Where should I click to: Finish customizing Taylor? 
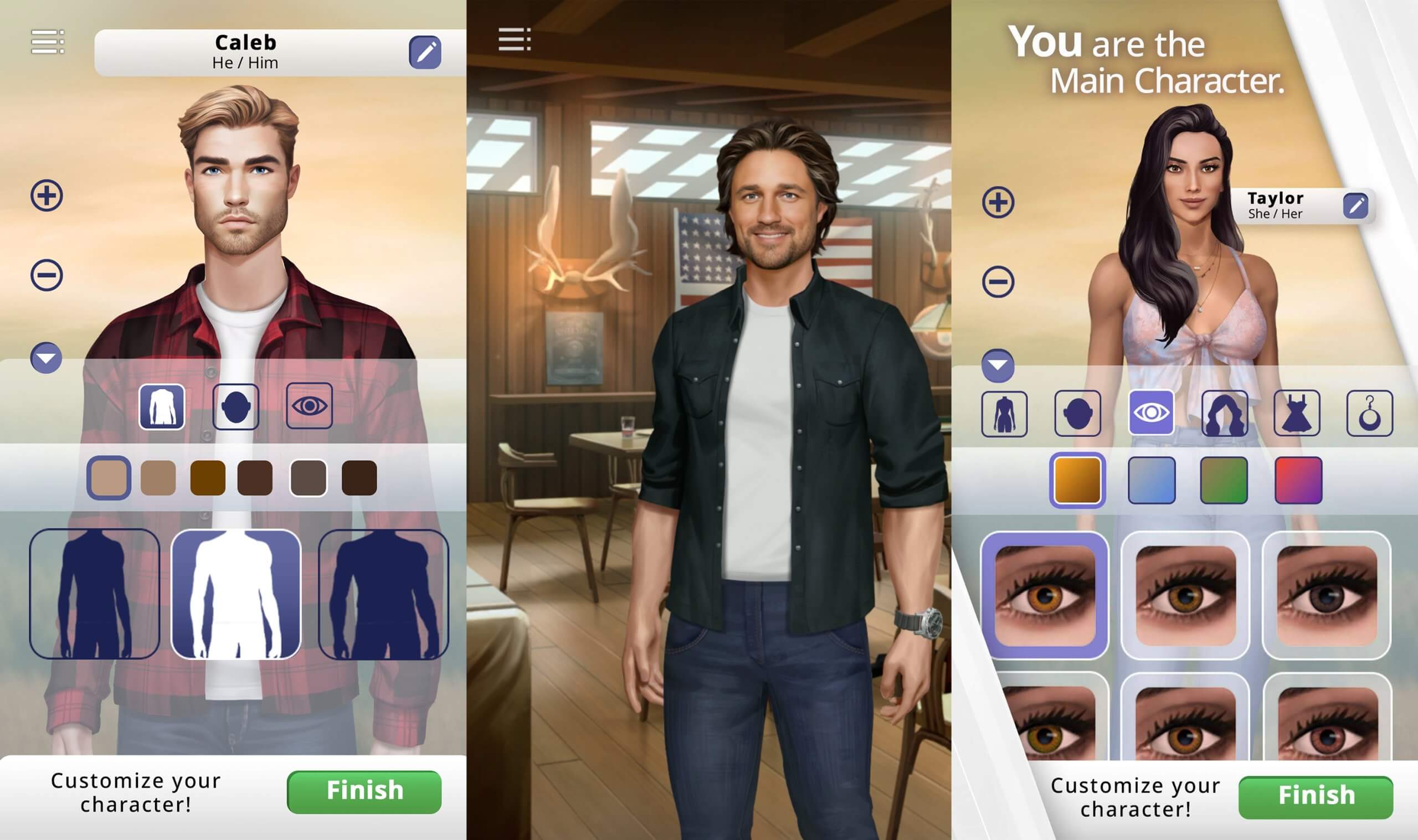(x=1316, y=796)
